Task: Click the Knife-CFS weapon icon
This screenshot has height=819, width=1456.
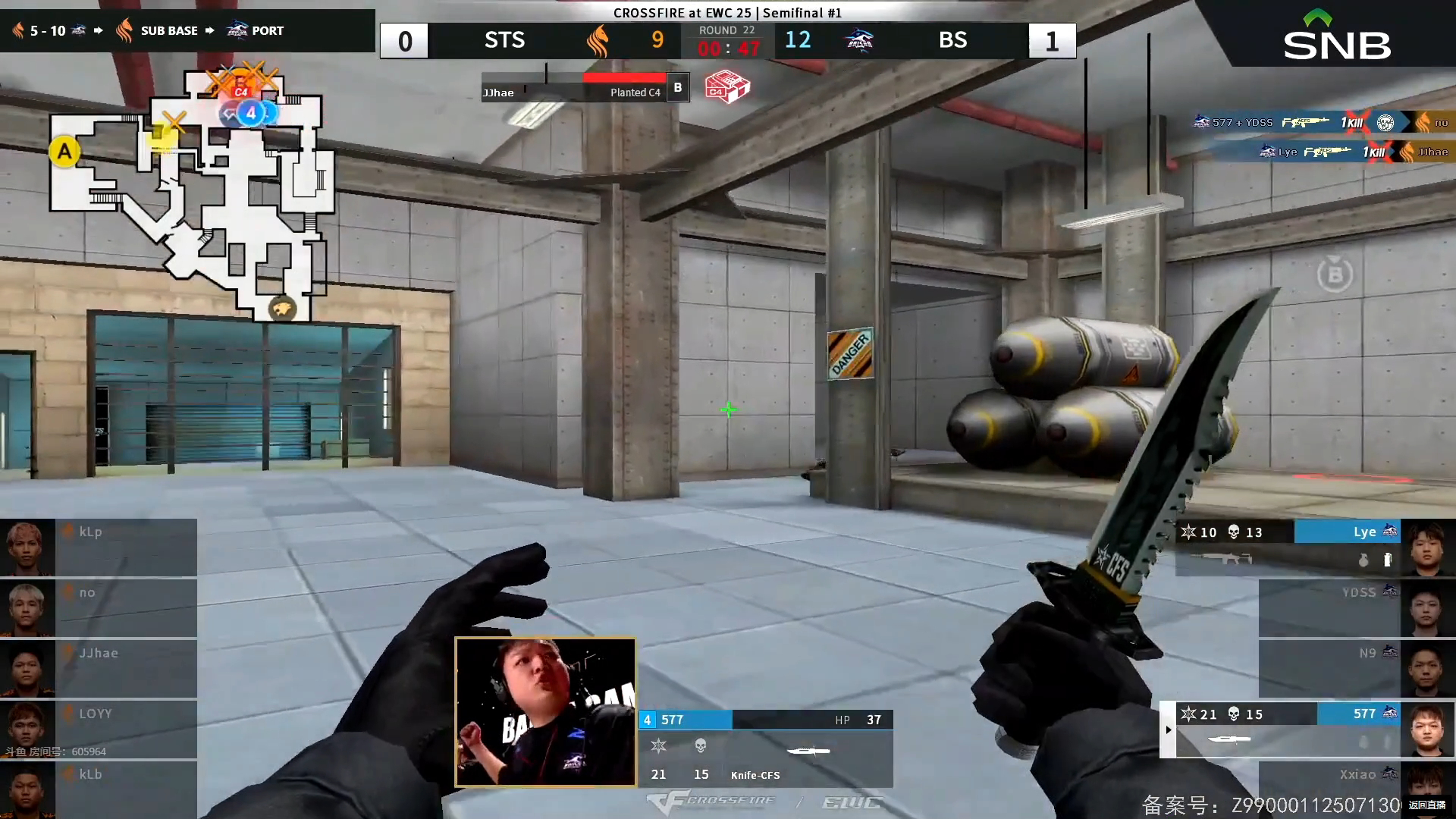Action: click(x=808, y=751)
